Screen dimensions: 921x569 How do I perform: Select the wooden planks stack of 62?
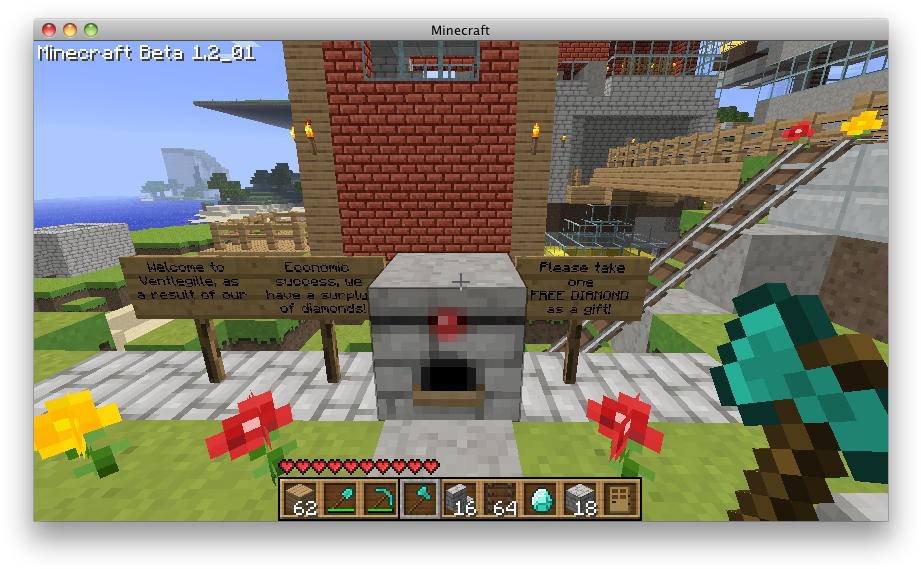click(x=300, y=498)
